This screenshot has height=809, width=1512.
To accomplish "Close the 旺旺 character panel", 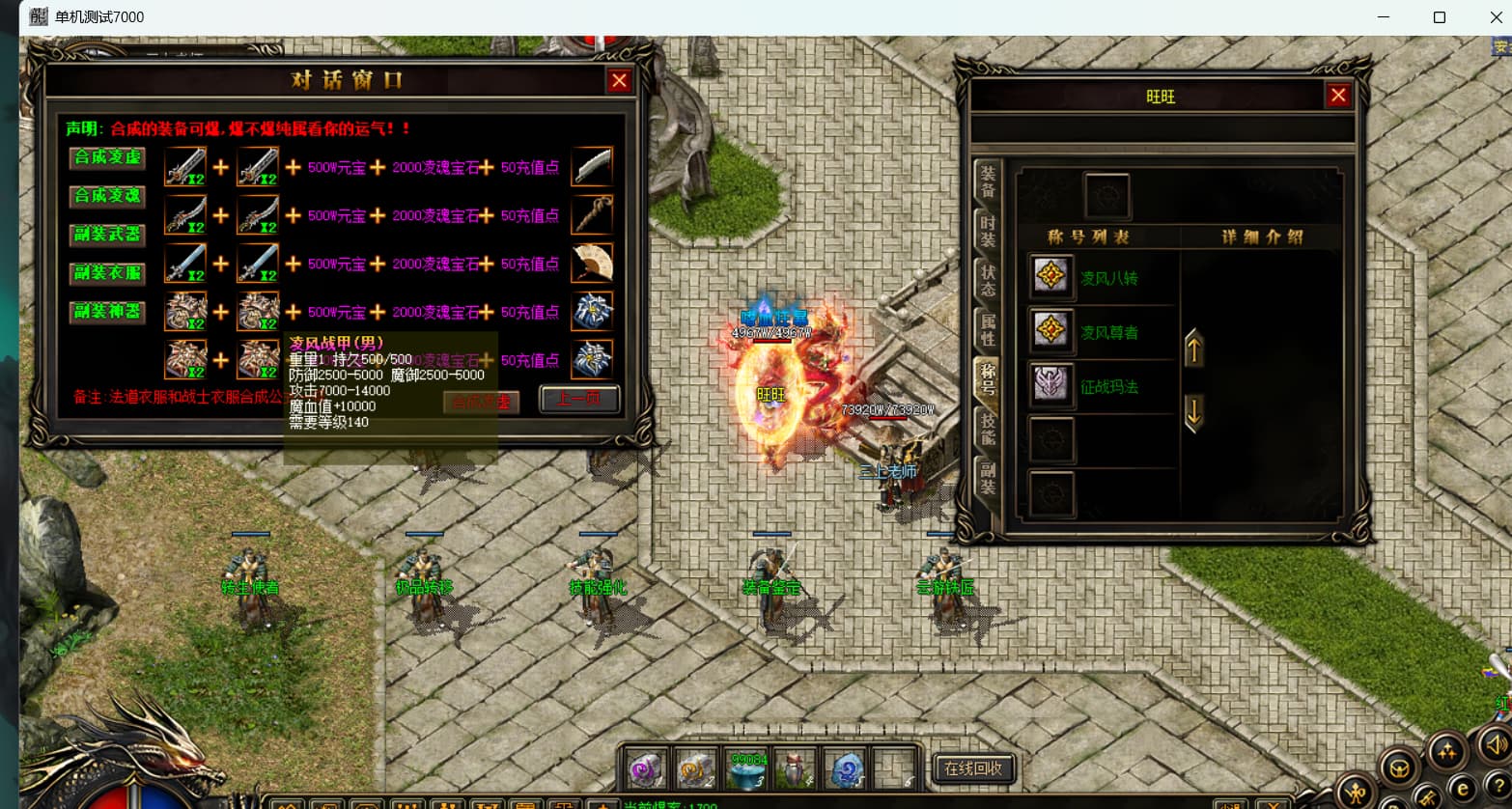I will click(x=1337, y=96).
